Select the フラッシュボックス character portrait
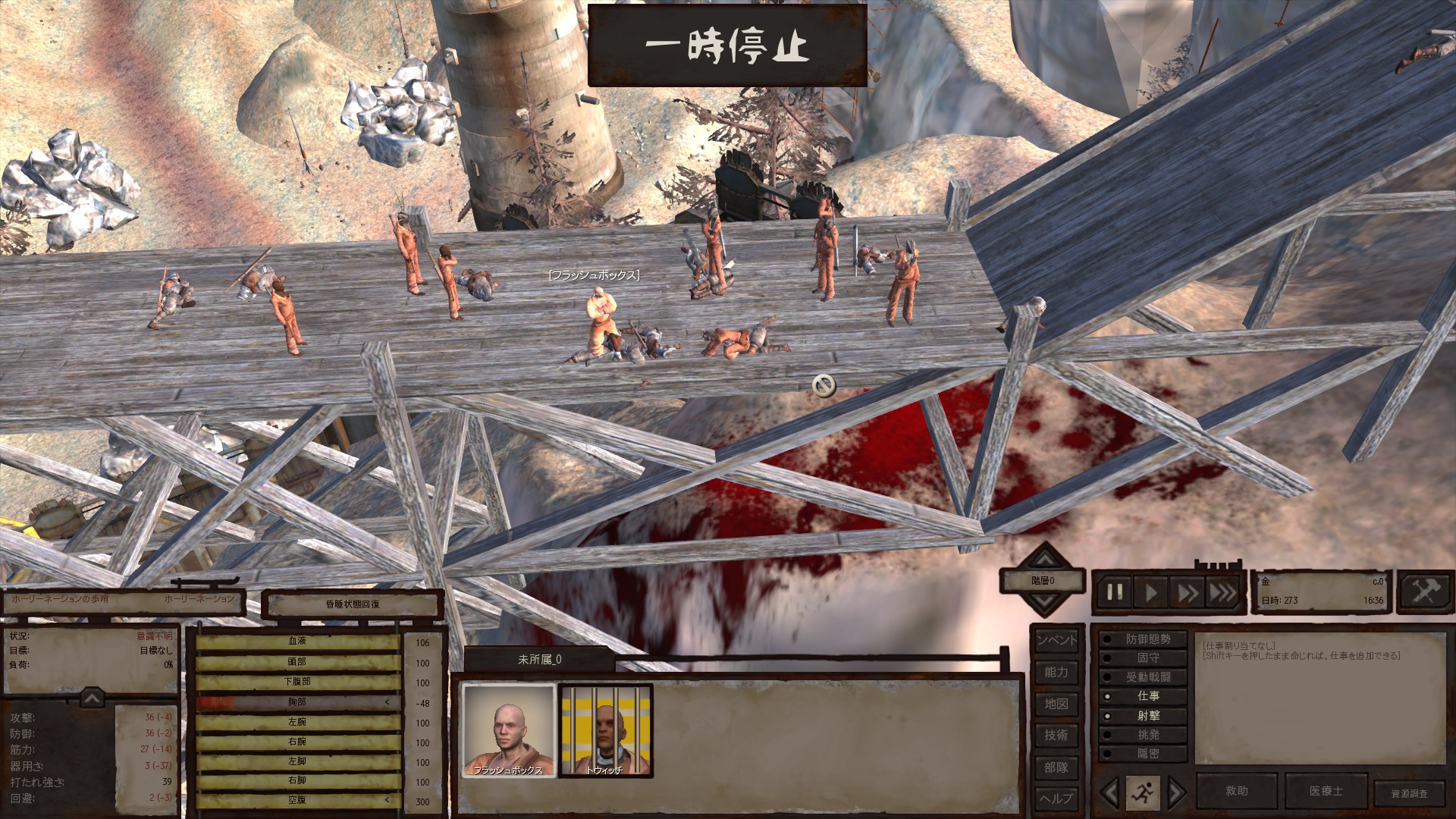 tap(508, 730)
